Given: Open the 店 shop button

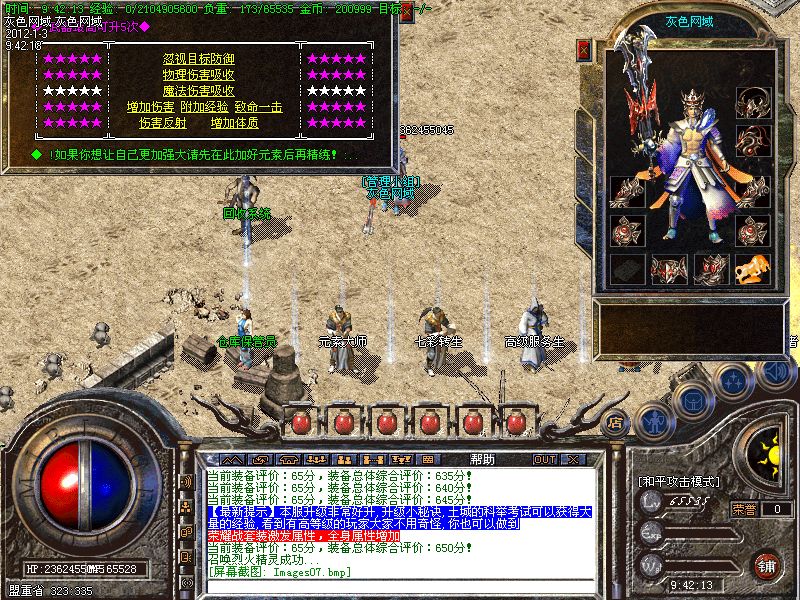Looking at the screenshot, I should [x=616, y=421].
